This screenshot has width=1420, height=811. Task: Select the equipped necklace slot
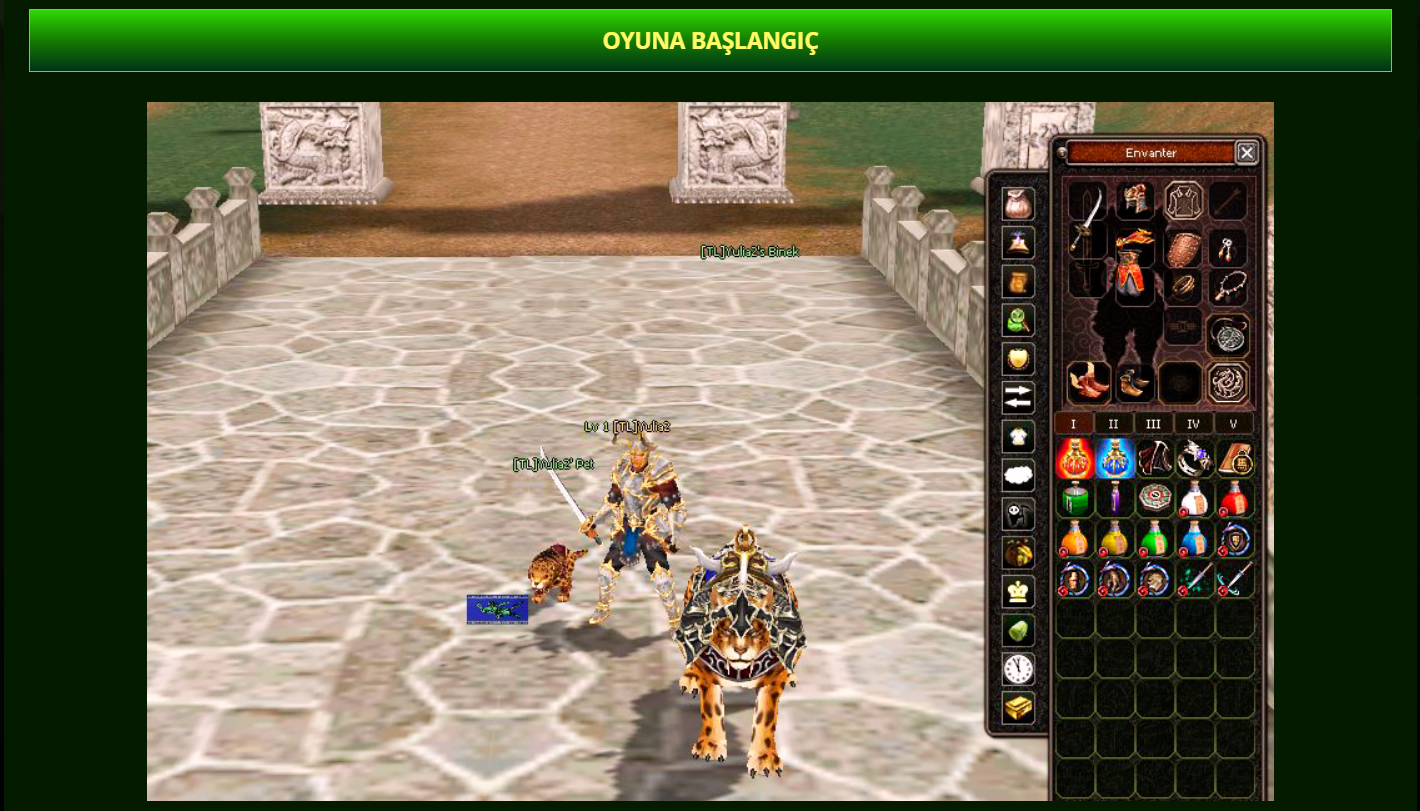[x=1227, y=288]
